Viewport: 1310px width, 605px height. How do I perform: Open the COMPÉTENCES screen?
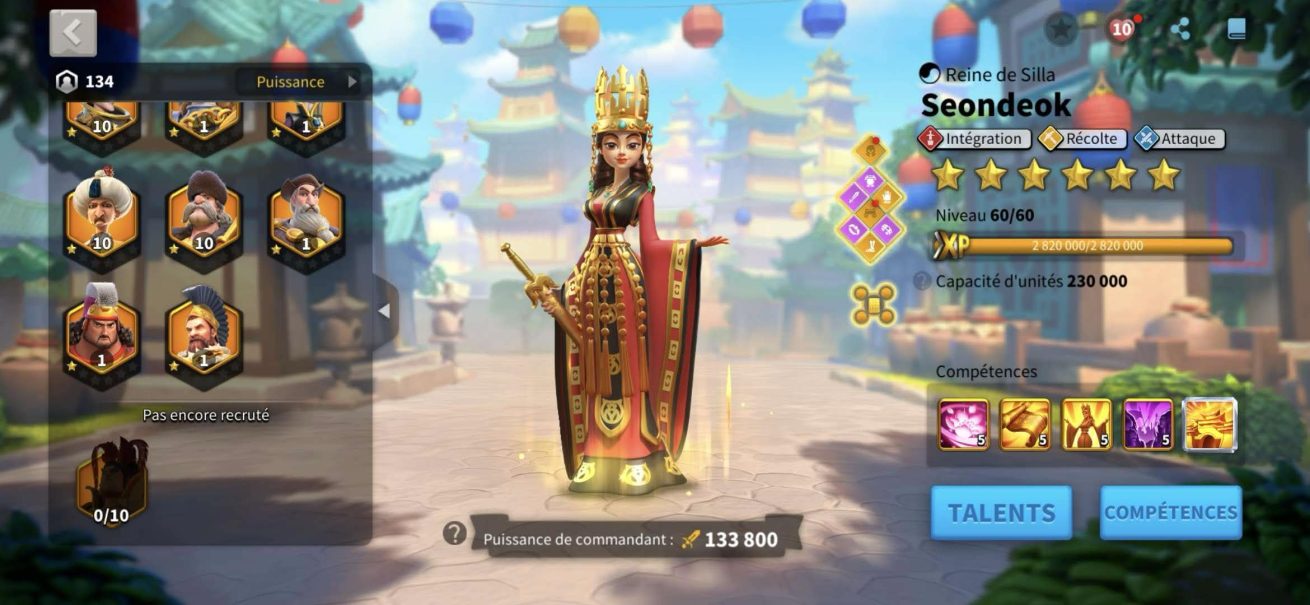[1170, 513]
